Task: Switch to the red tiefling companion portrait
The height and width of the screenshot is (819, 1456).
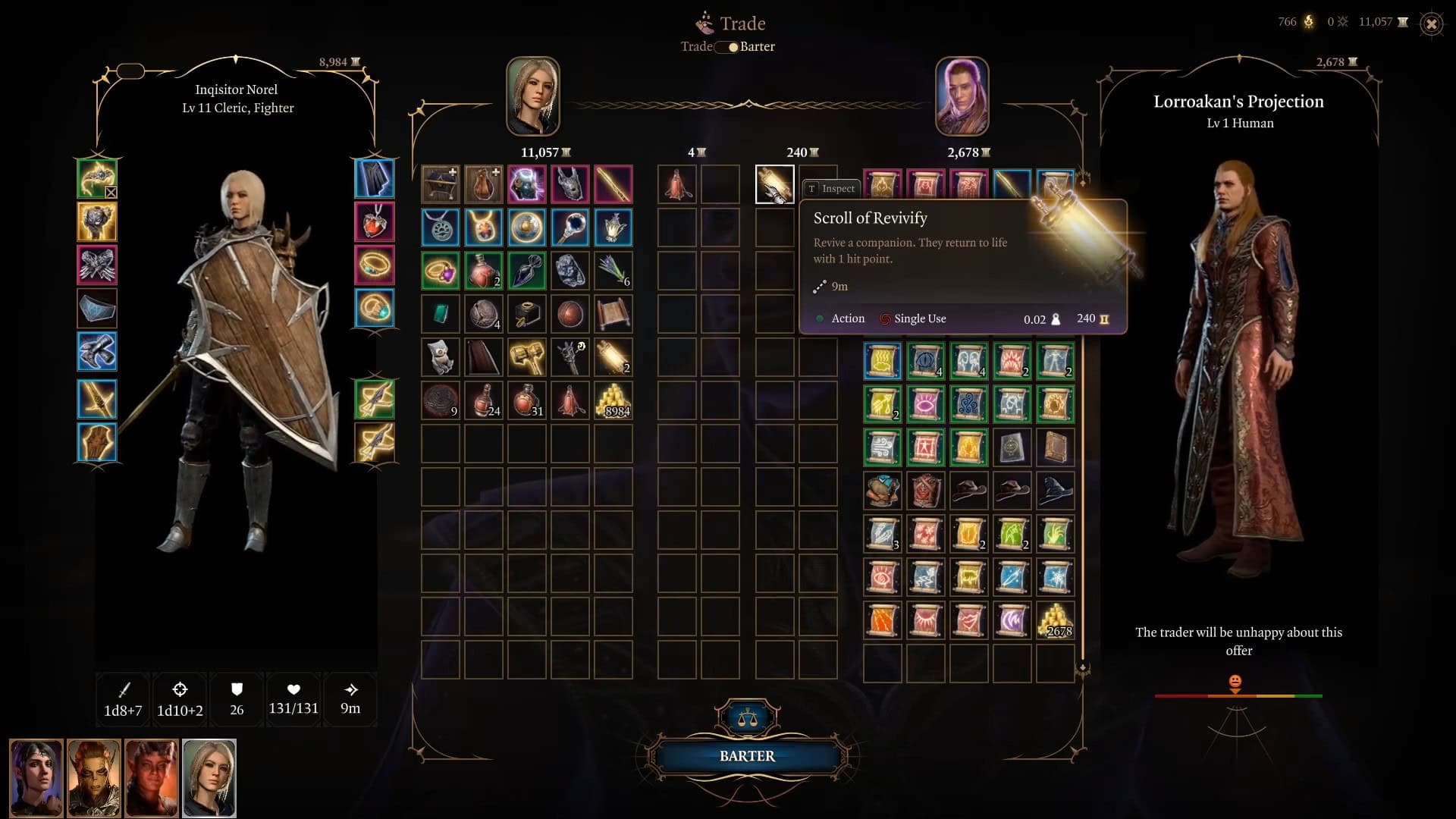Action: click(x=152, y=778)
